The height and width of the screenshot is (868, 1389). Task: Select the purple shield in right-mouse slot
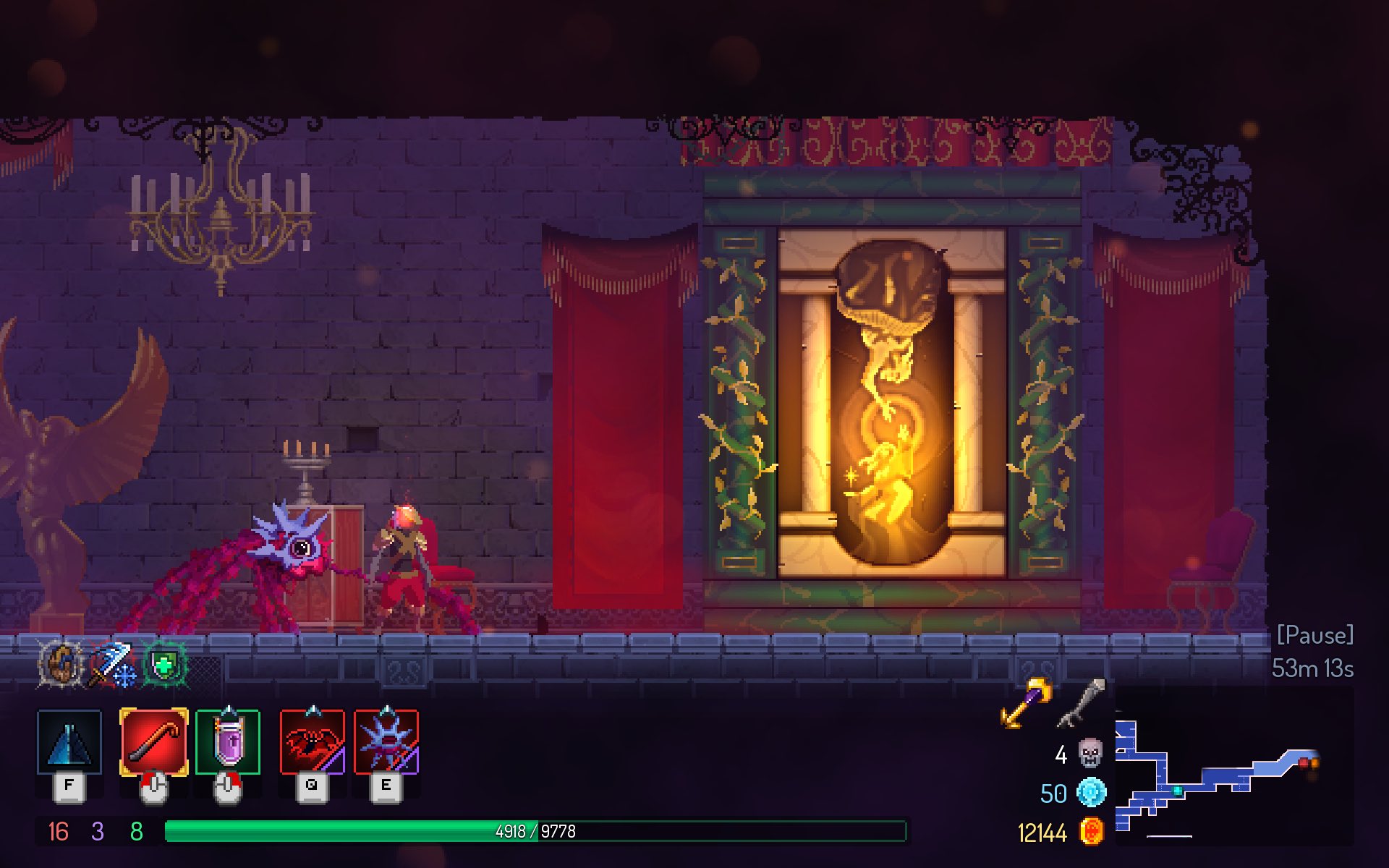coord(230,739)
